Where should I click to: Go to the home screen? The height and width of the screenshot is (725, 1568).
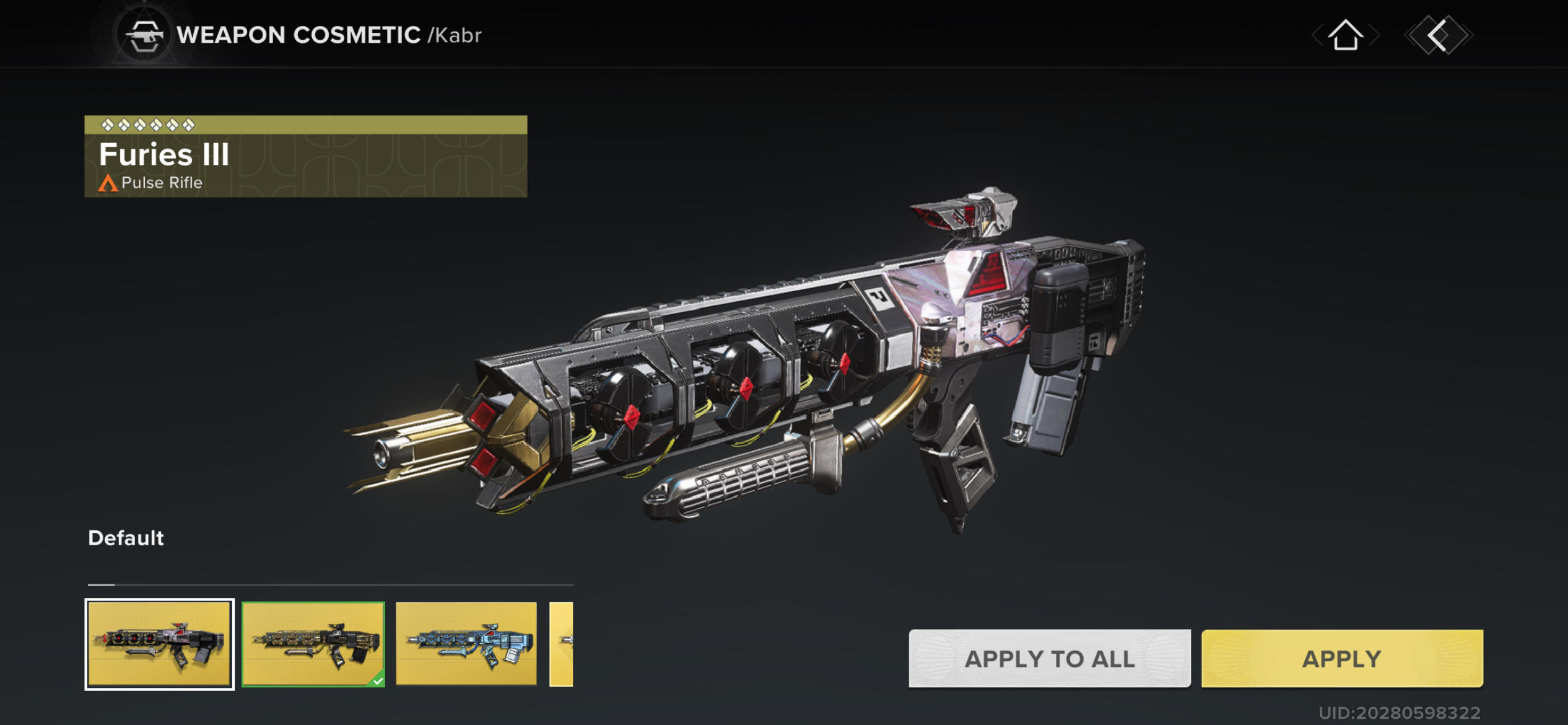click(x=1345, y=35)
